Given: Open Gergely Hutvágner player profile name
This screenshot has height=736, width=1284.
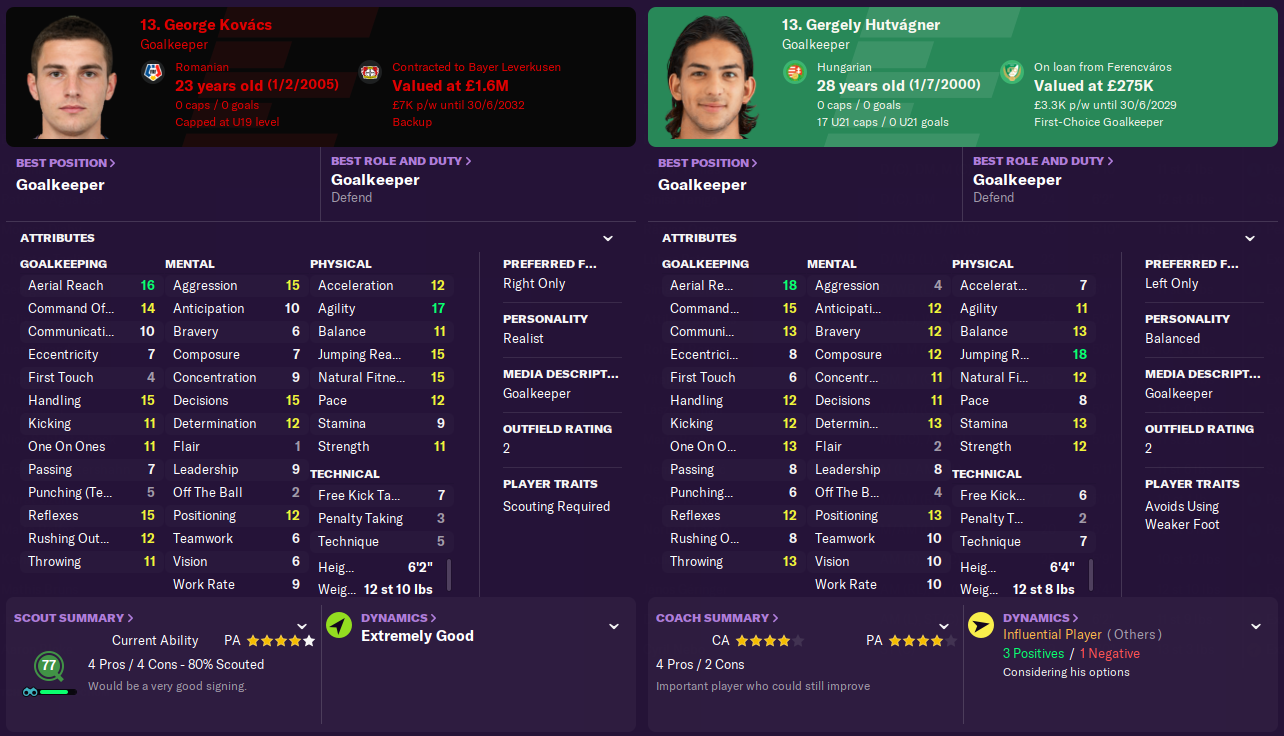Looking at the screenshot, I should [861, 25].
